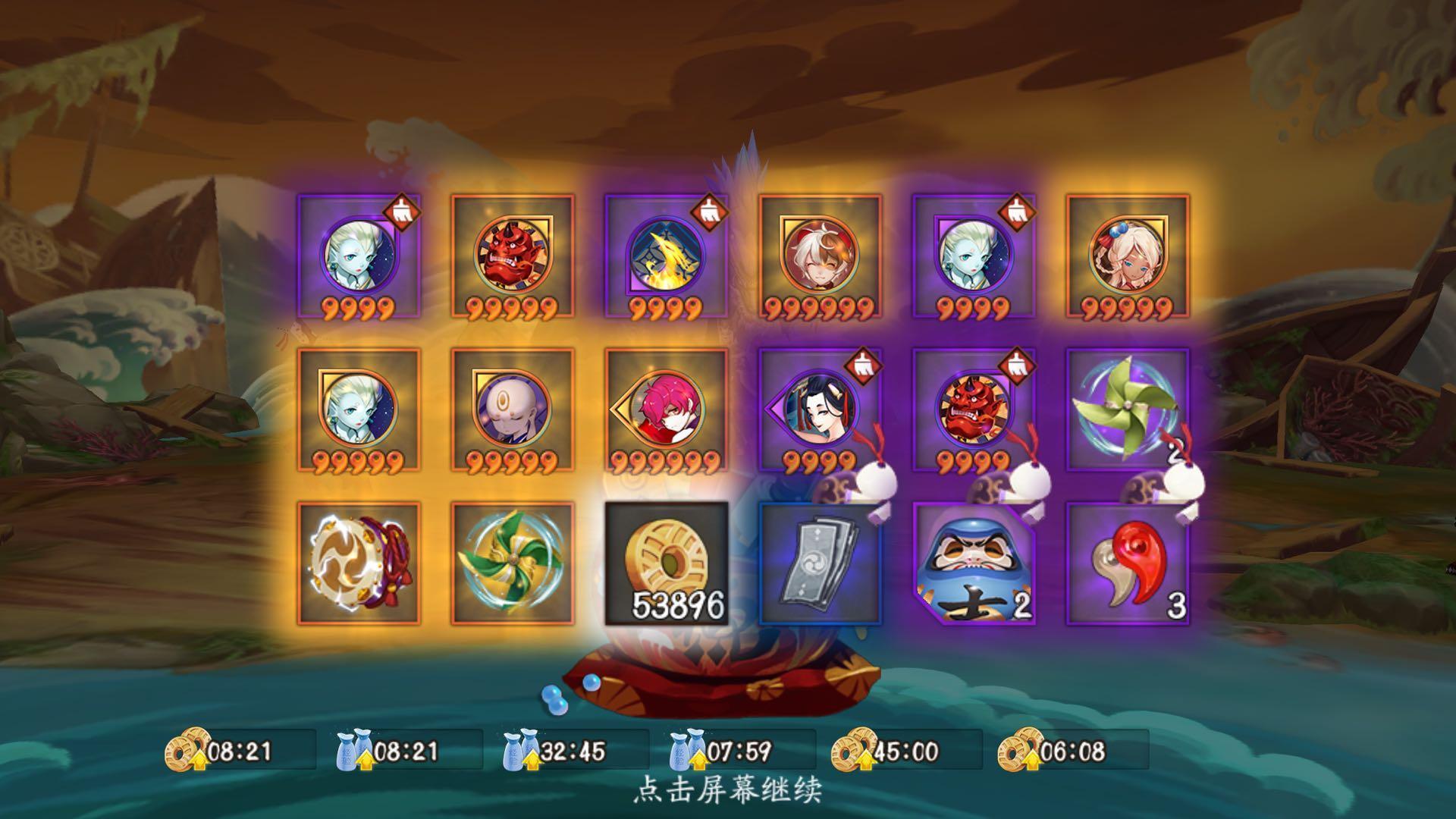Select the gold-framed pale green-haired shikigami
The height and width of the screenshot is (819, 1456).
click(x=358, y=409)
